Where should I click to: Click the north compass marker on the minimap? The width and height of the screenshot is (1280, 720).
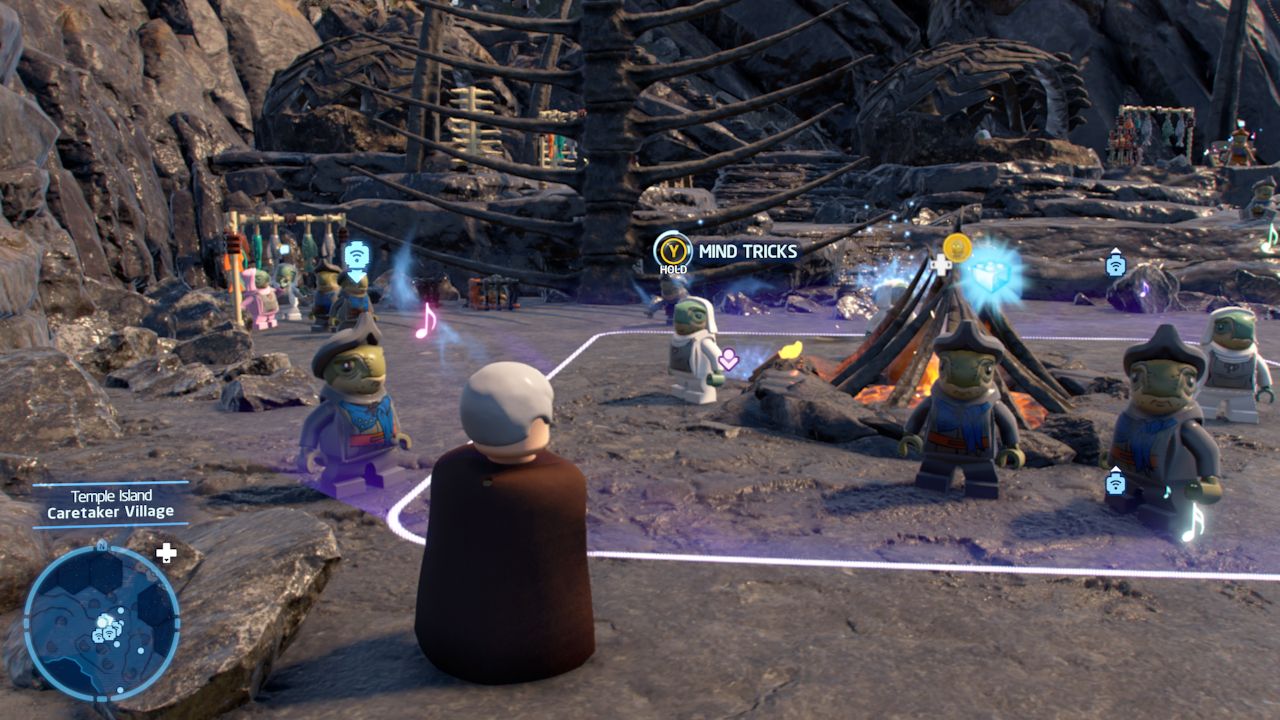pos(101,546)
